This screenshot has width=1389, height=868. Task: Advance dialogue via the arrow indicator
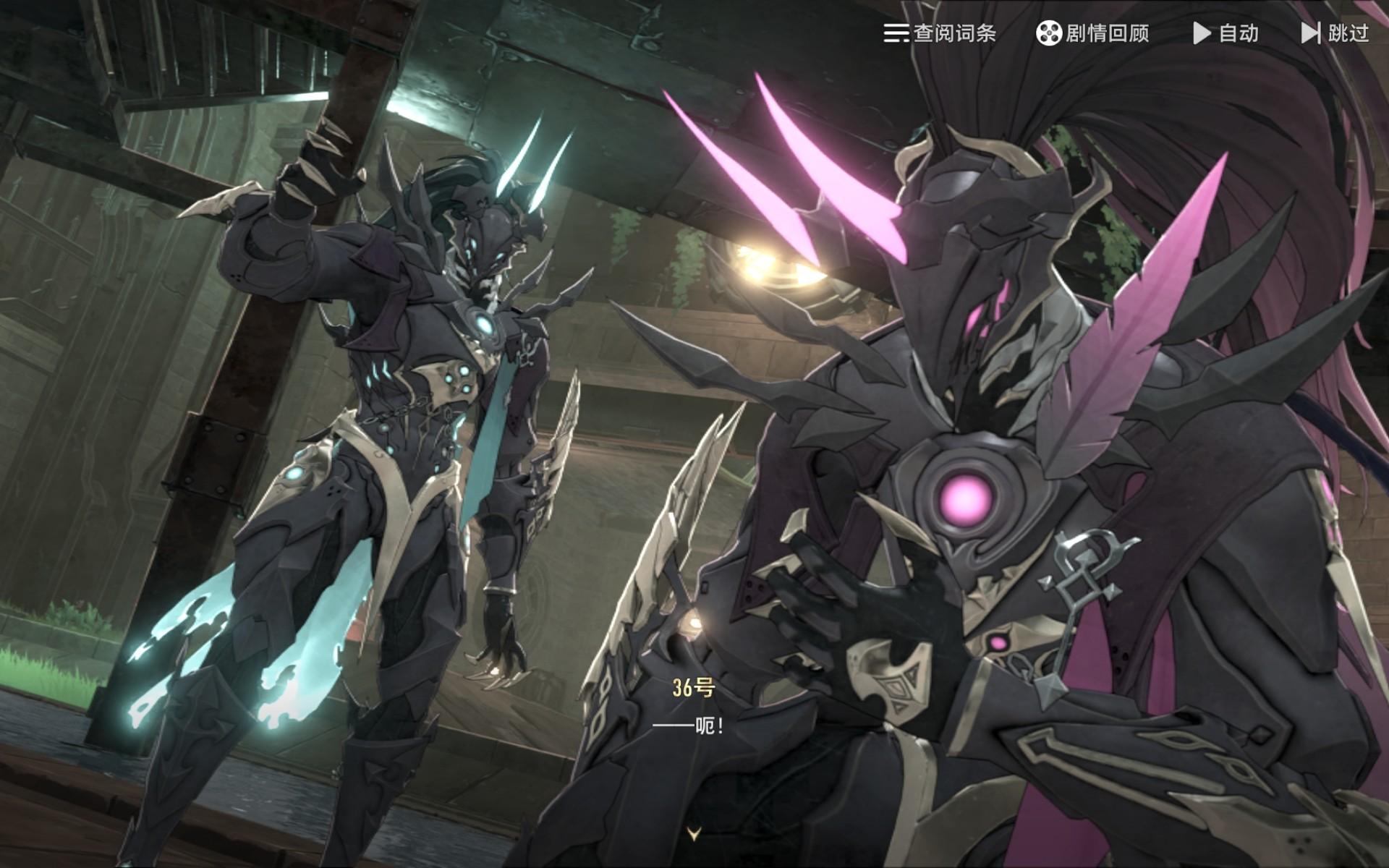[694, 834]
